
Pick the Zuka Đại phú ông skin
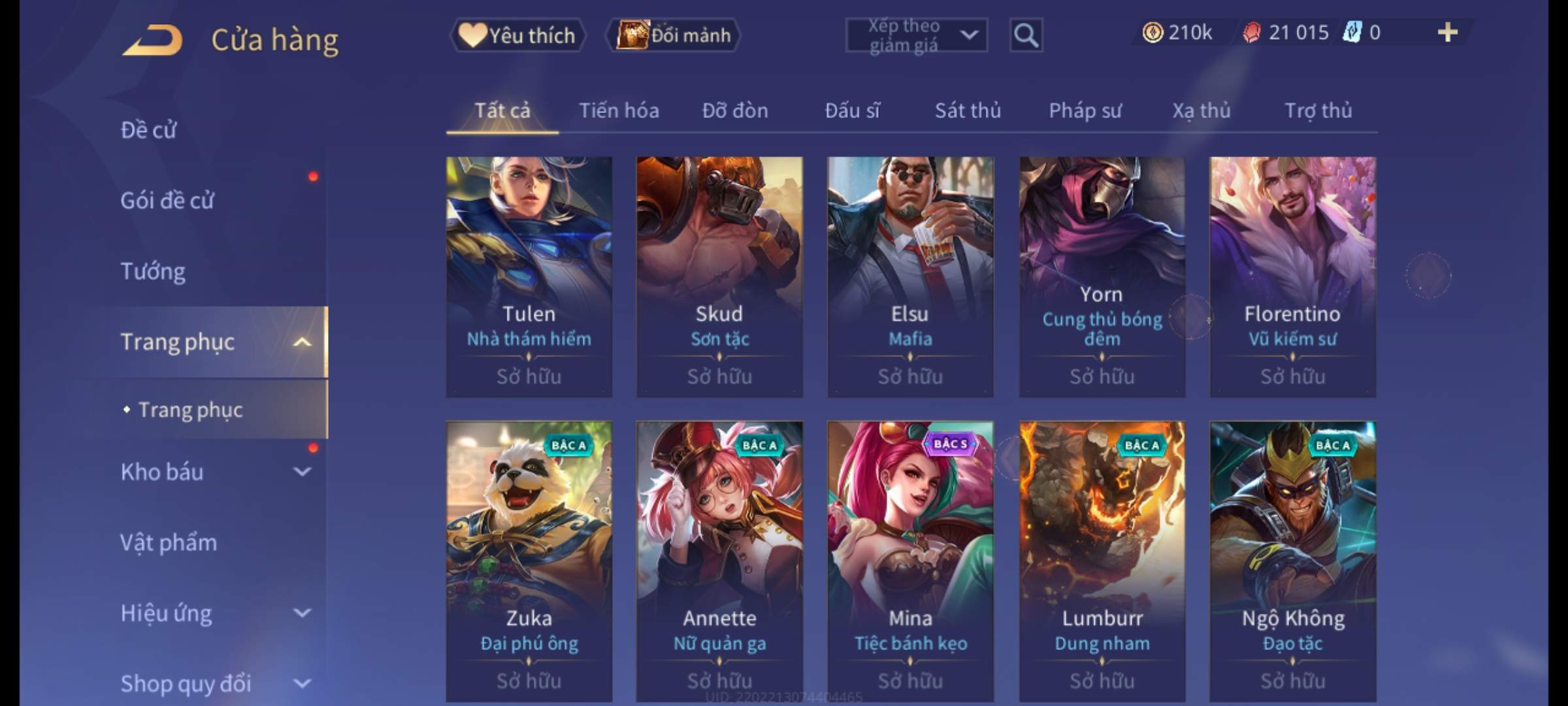tap(529, 561)
